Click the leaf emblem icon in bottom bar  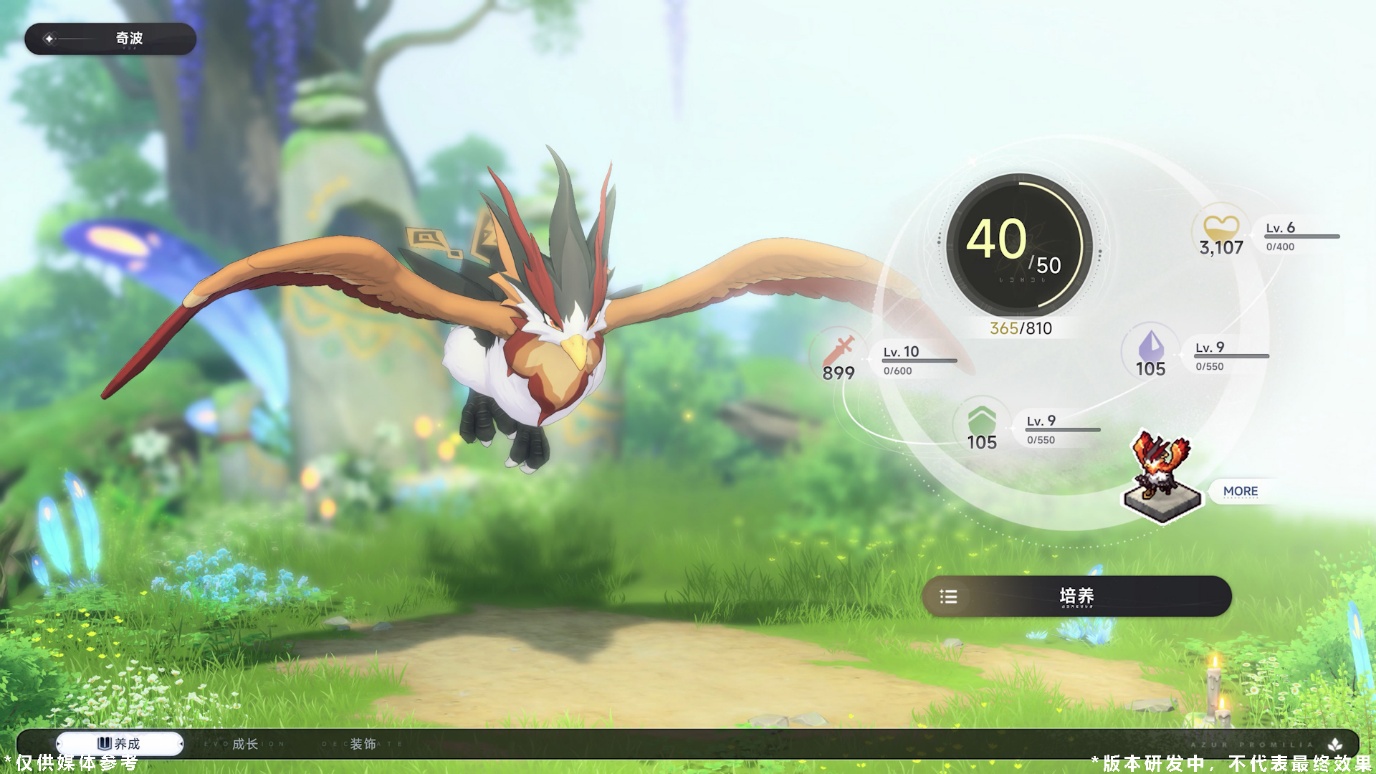pos(1334,745)
